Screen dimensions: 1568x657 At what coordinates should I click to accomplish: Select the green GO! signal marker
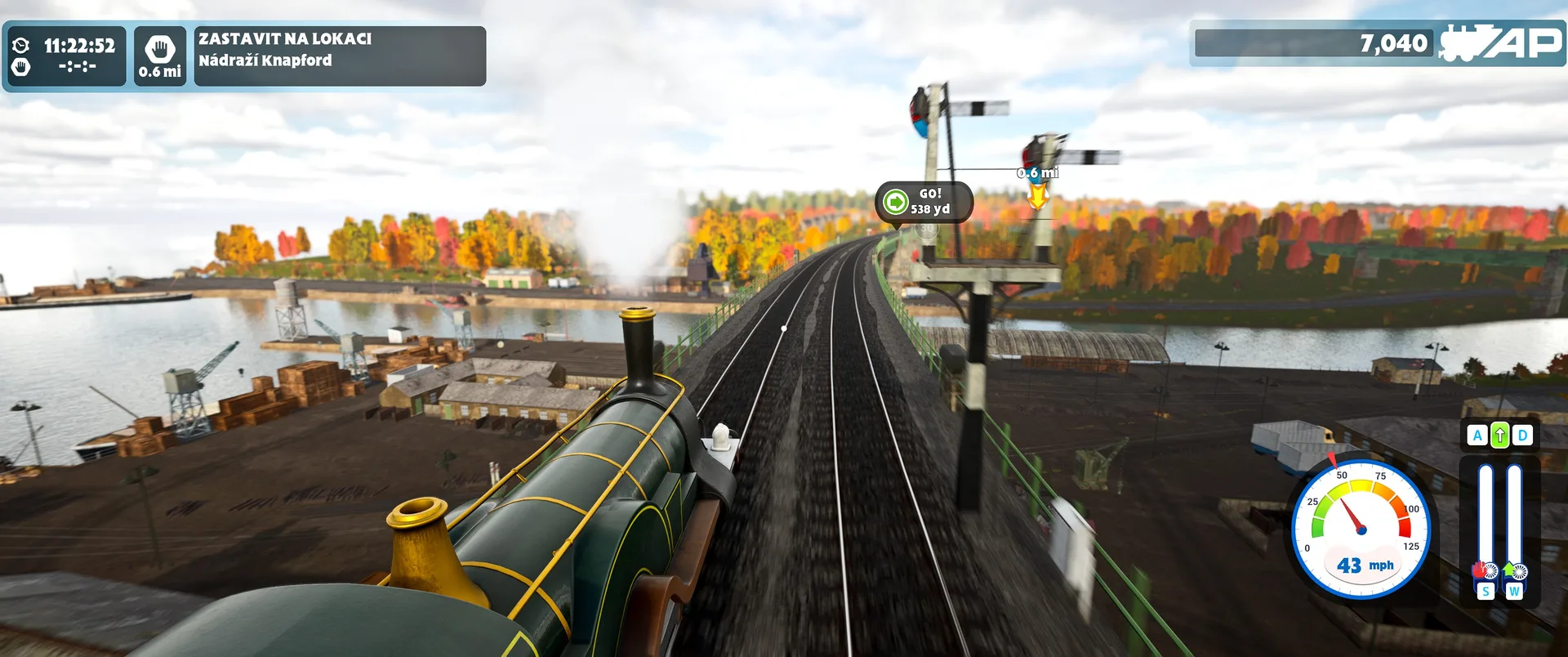(x=896, y=201)
